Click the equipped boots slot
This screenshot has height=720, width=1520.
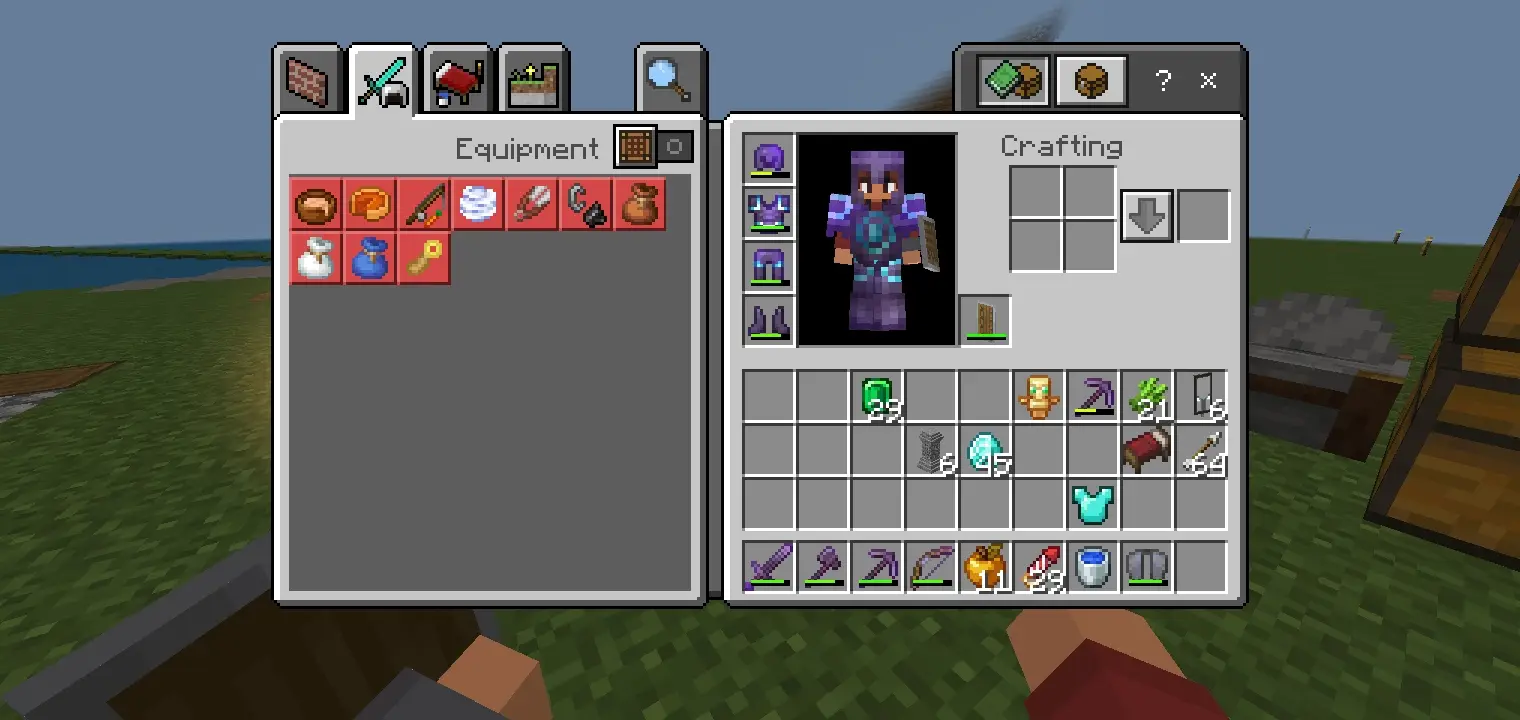tap(769, 321)
